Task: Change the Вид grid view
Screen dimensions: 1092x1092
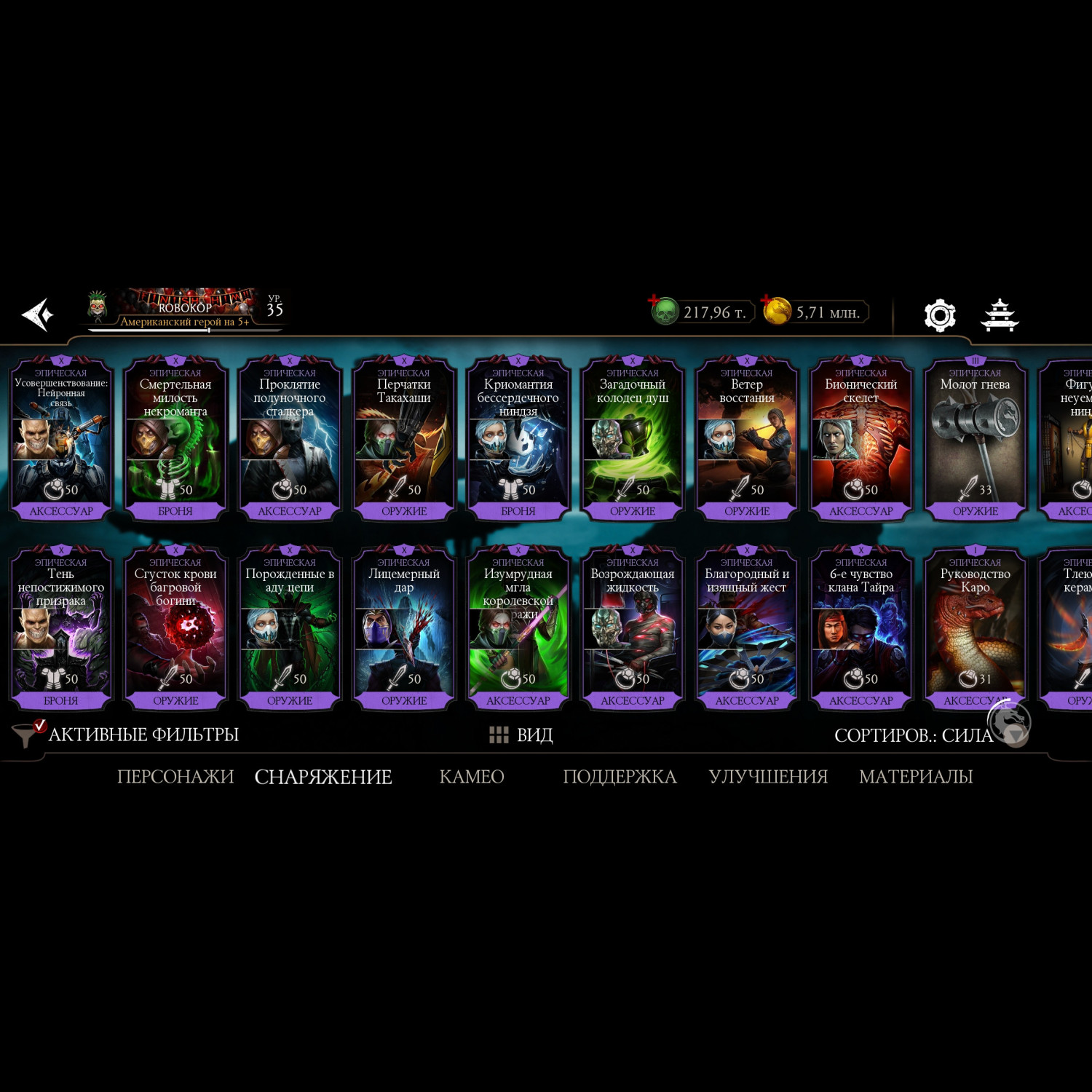Action: point(521,735)
